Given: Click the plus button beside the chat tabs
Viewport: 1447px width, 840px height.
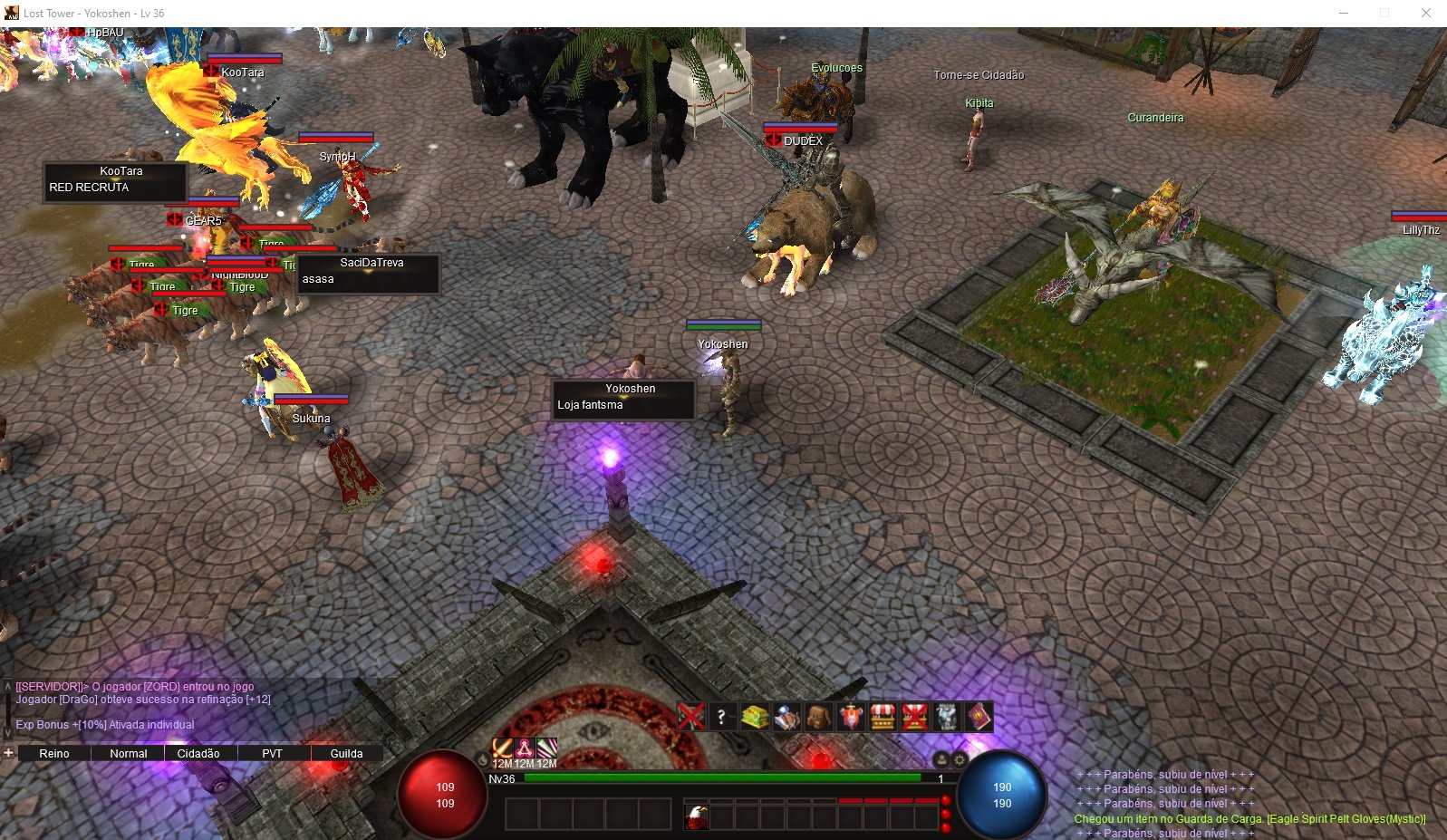Looking at the screenshot, I should pos(8,753).
